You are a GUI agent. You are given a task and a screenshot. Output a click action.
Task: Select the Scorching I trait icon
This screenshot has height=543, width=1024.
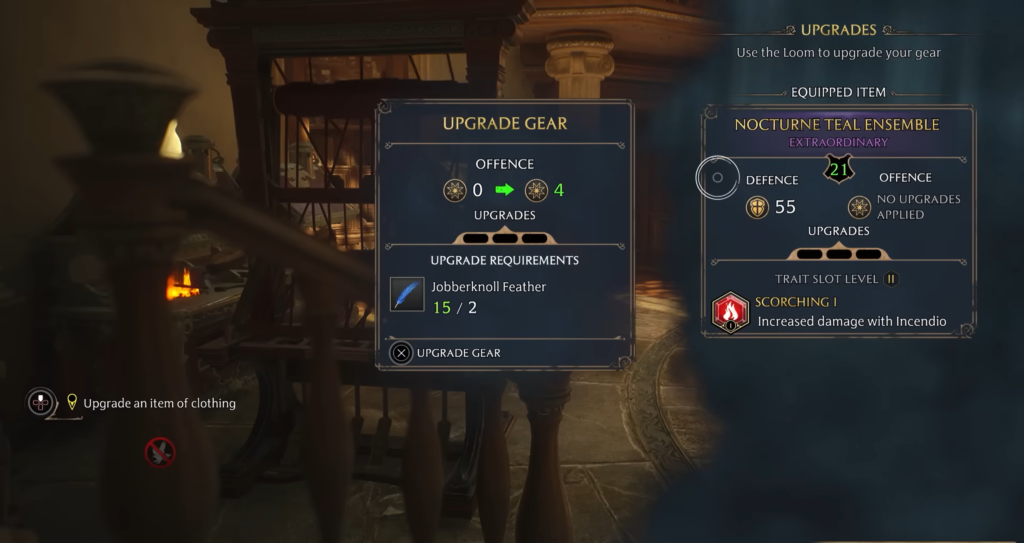pos(730,312)
